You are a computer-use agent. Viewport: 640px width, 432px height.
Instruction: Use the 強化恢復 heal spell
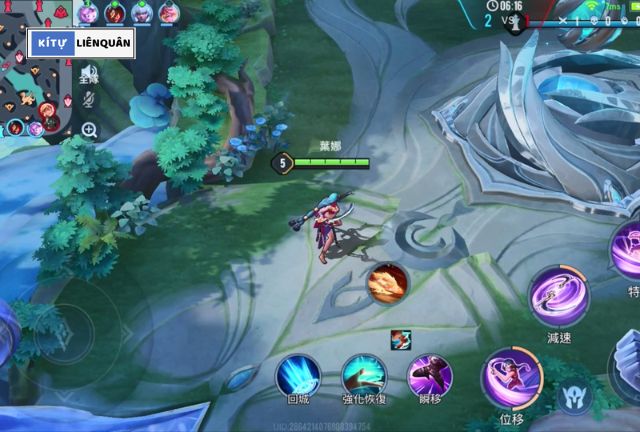click(x=364, y=376)
